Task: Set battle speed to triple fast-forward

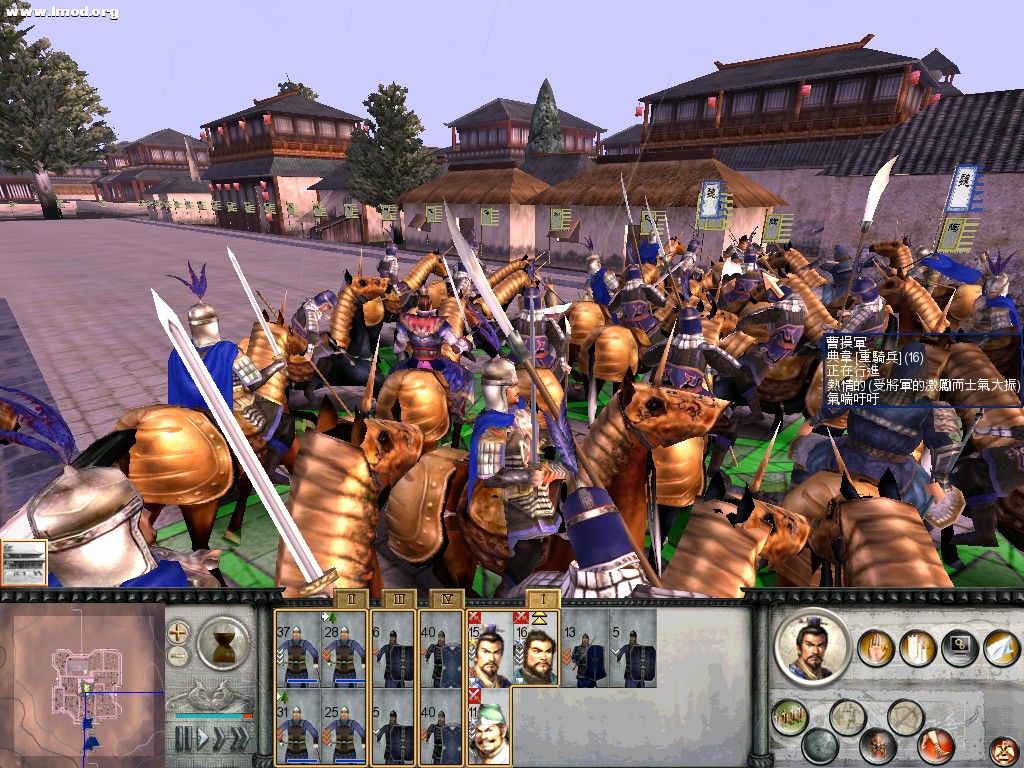Action: point(238,739)
